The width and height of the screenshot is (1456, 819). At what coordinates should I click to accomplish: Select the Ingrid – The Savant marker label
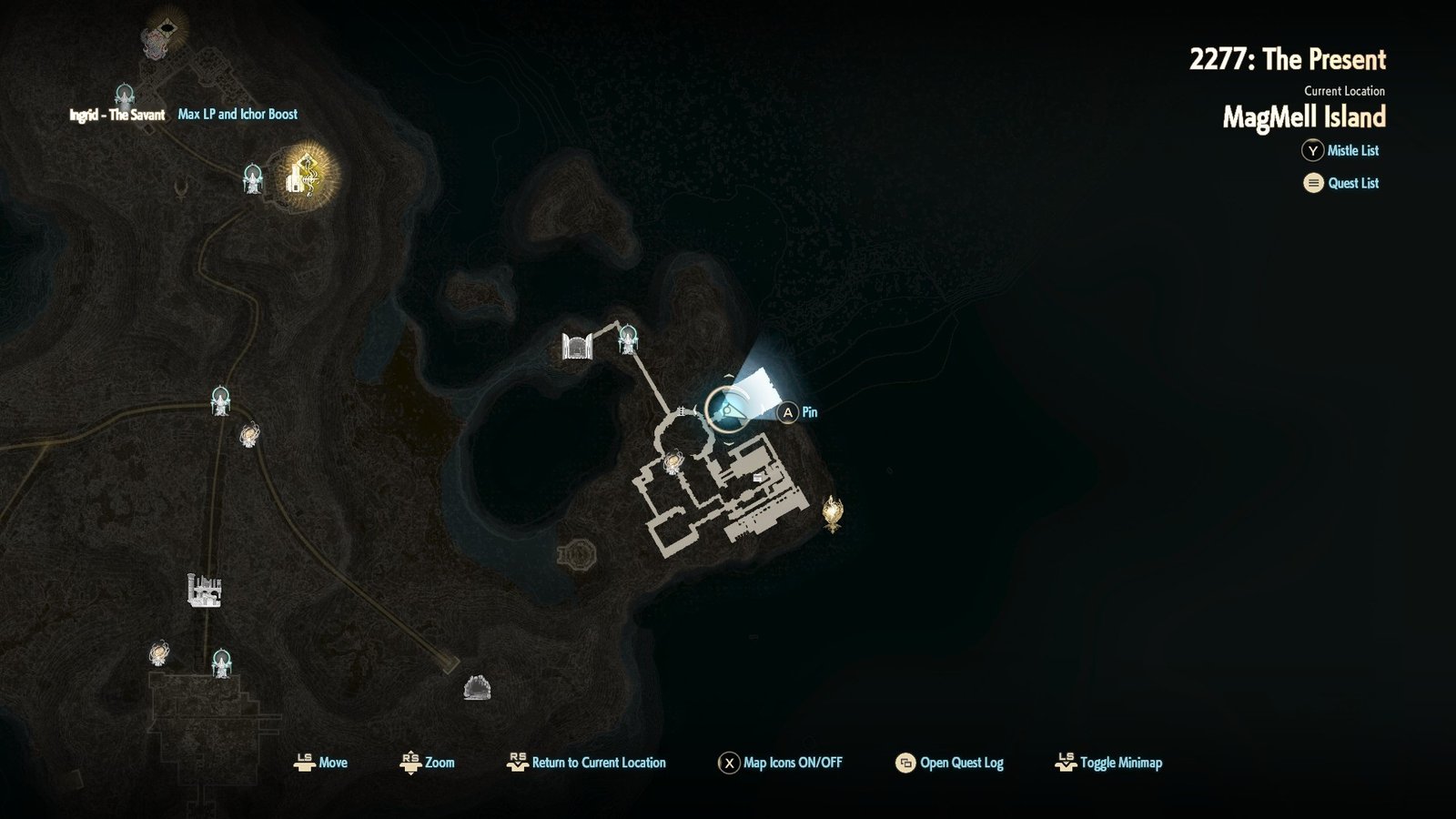[117, 115]
